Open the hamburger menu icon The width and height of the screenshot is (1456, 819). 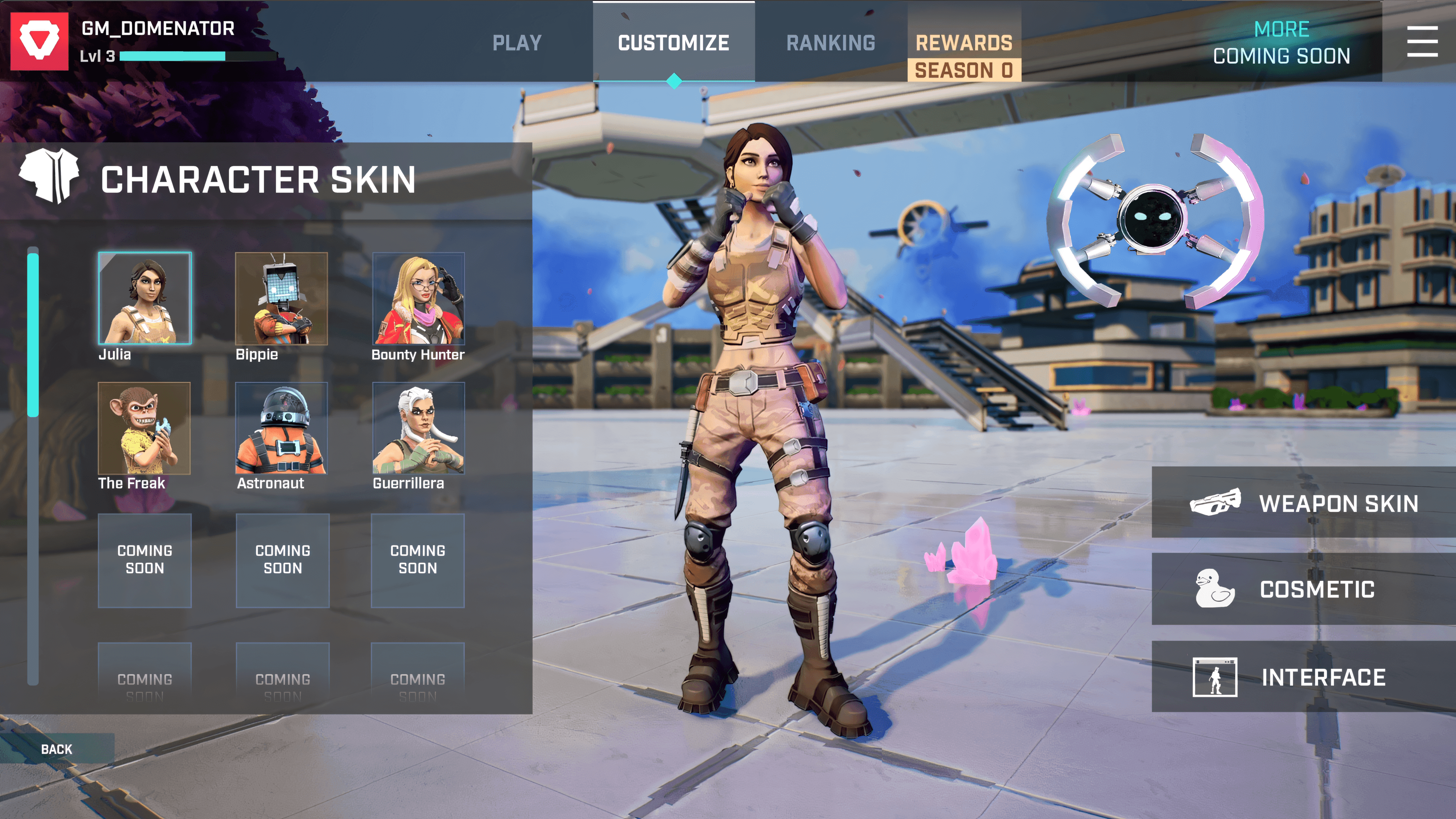click(1422, 41)
